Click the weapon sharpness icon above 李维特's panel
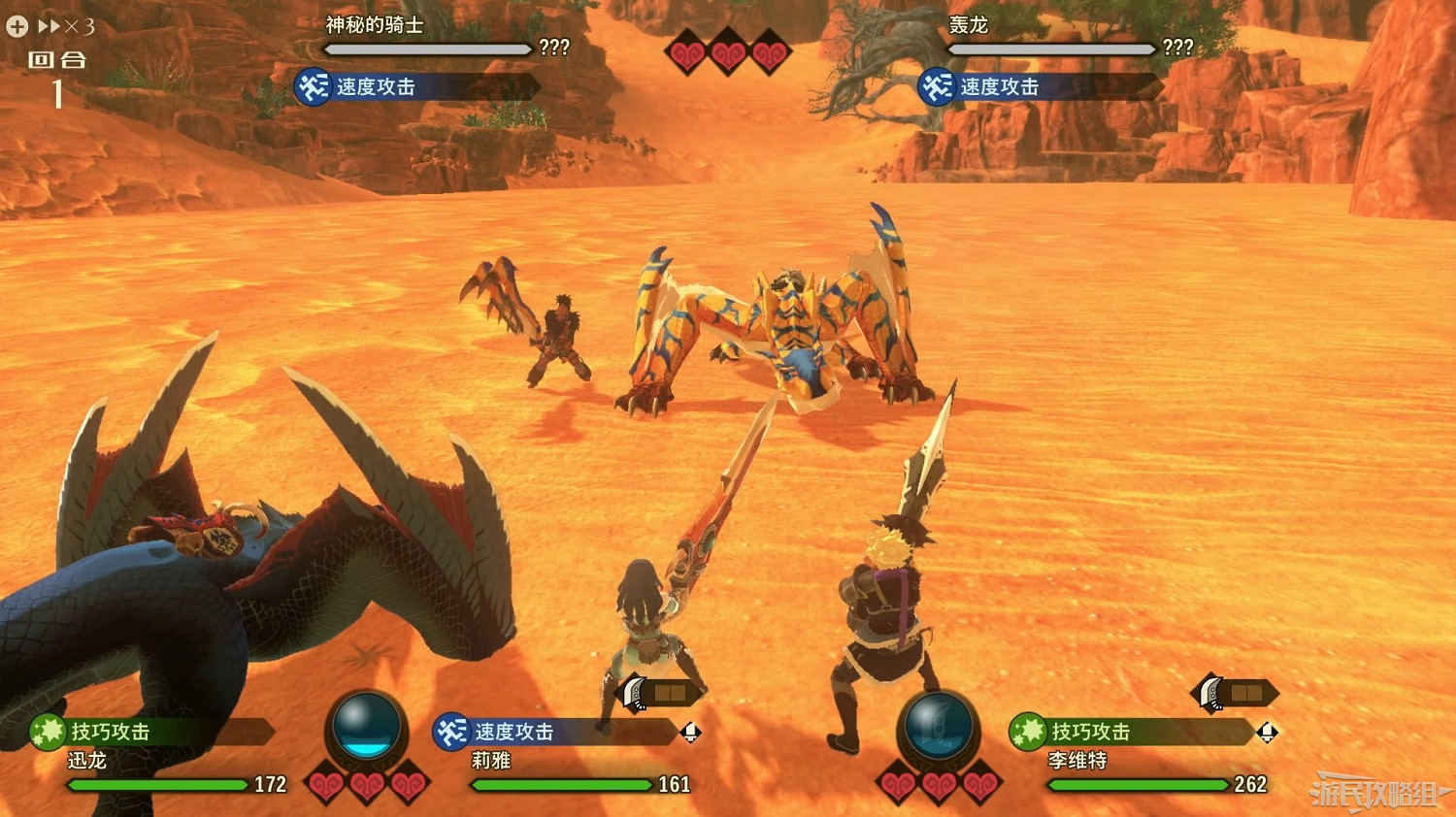The width and height of the screenshot is (1456, 817). click(x=1211, y=691)
